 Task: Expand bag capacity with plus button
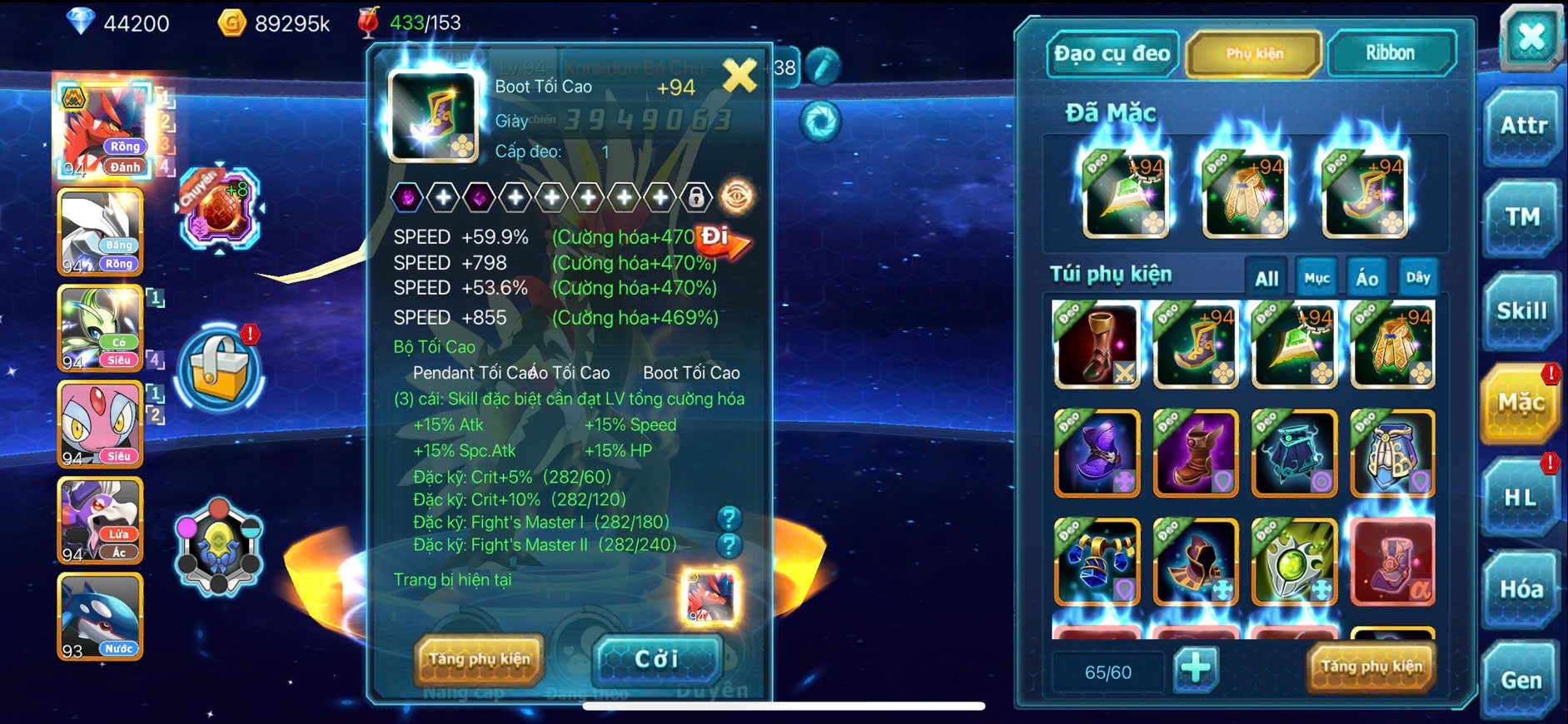pos(1196,667)
